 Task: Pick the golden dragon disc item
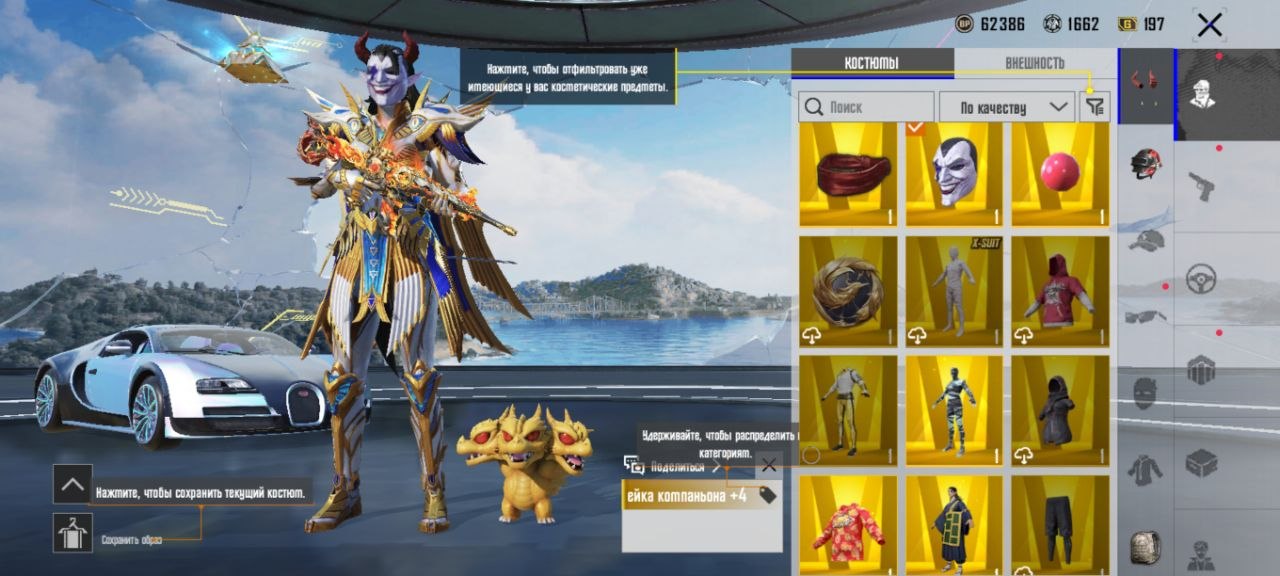[x=848, y=291]
